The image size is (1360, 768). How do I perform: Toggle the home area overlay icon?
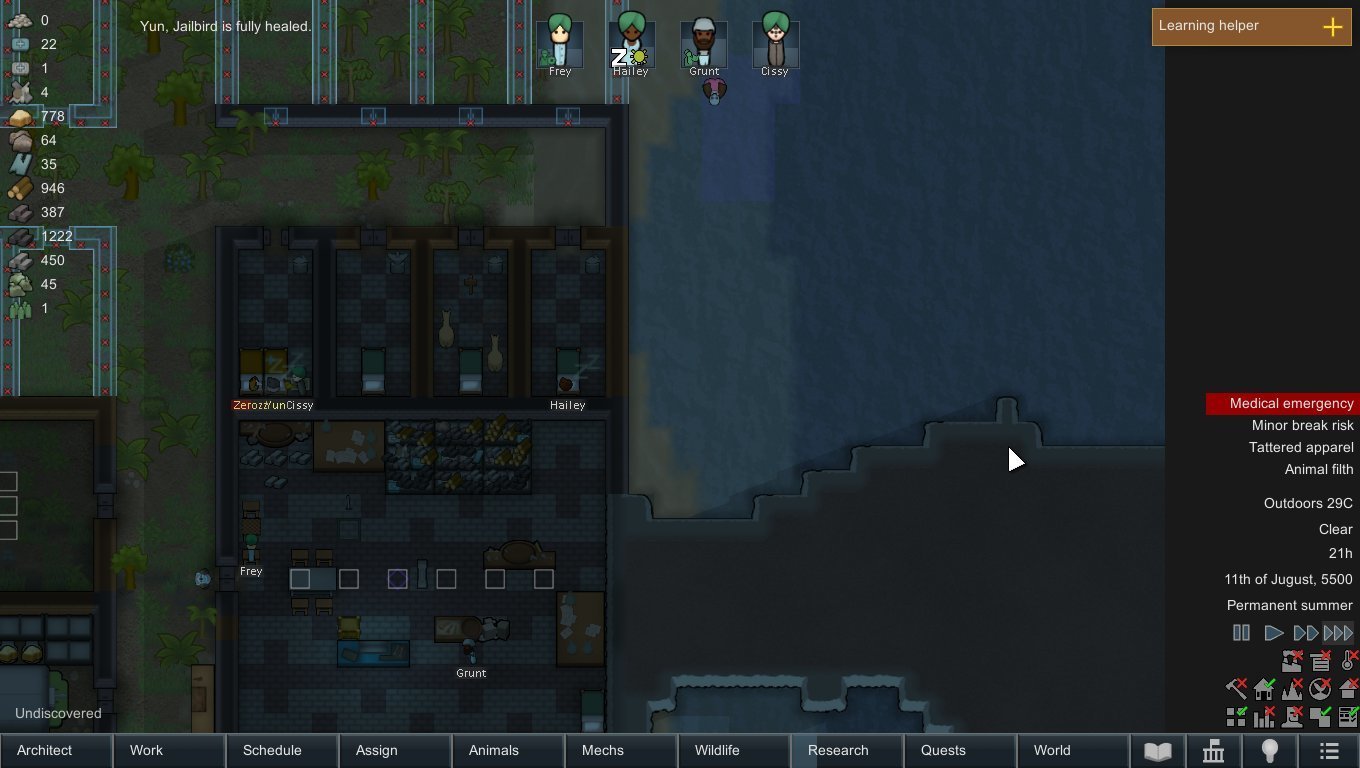[1264, 689]
